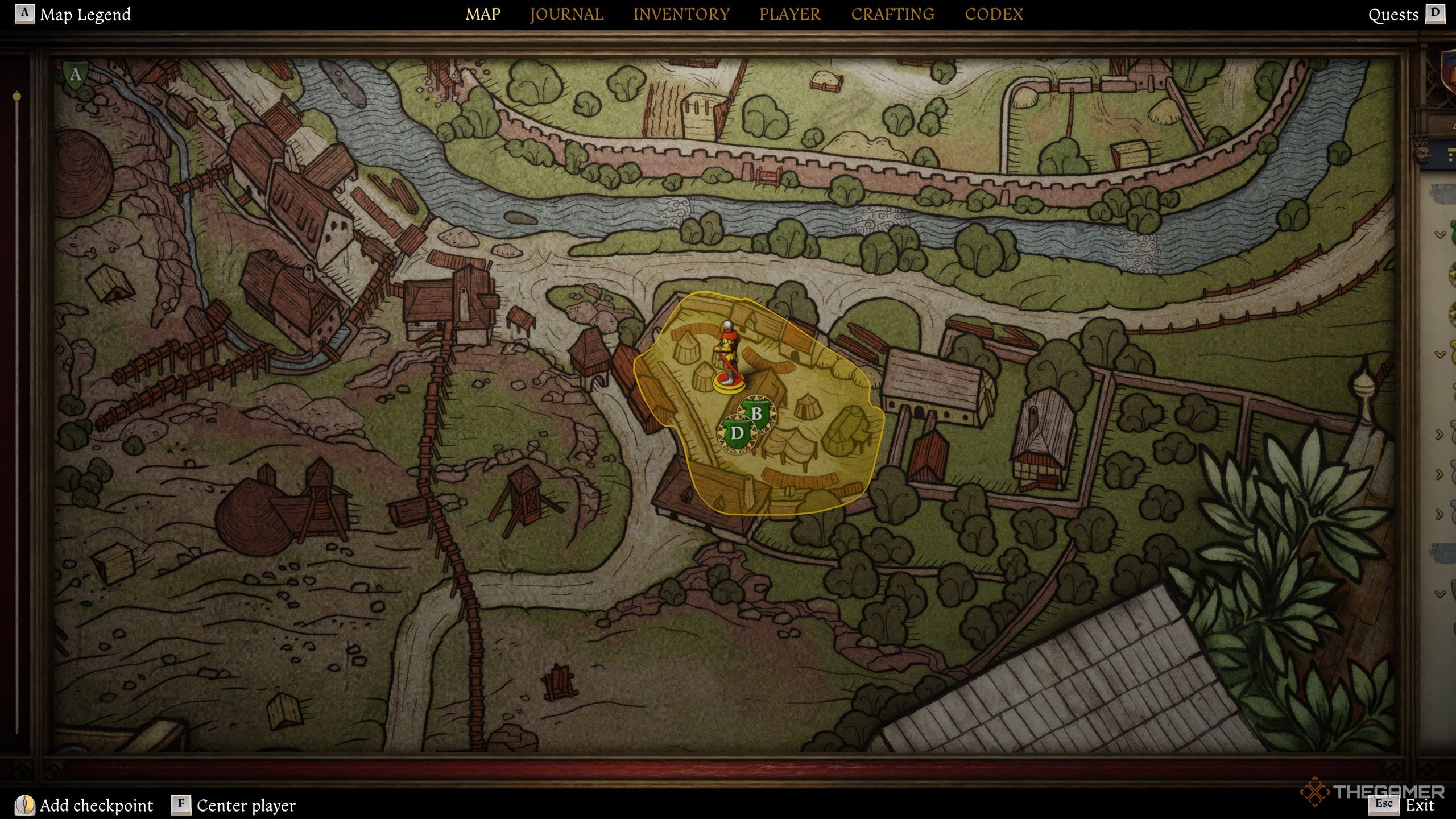Go to the Crafting tab
The height and width of the screenshot is (819, 1456).
pos(892,14)
